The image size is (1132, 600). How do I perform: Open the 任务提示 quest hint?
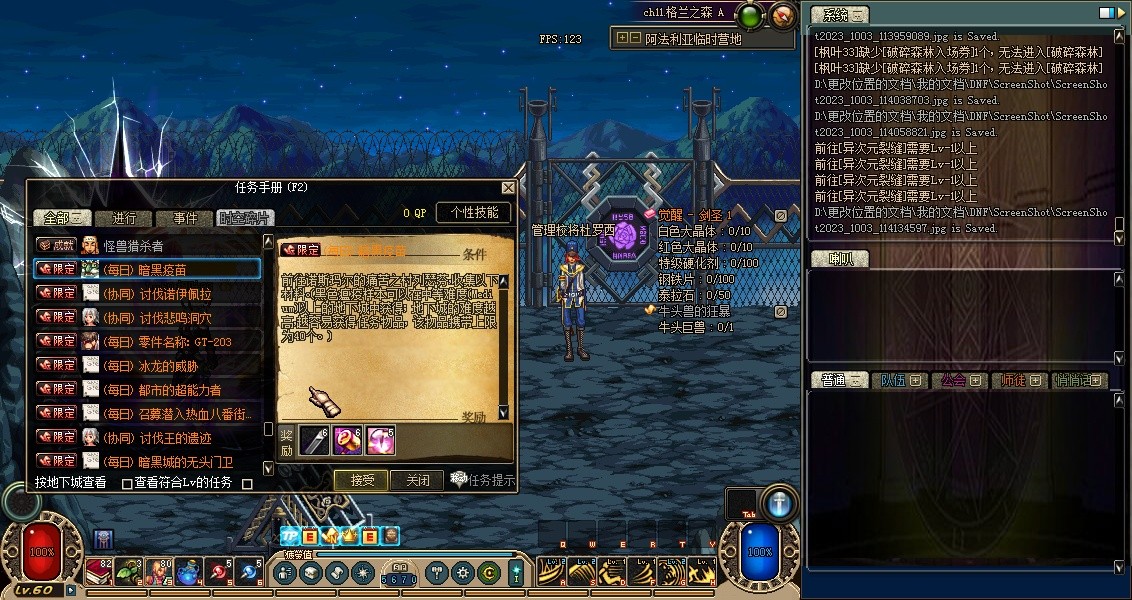coord(484,480)
